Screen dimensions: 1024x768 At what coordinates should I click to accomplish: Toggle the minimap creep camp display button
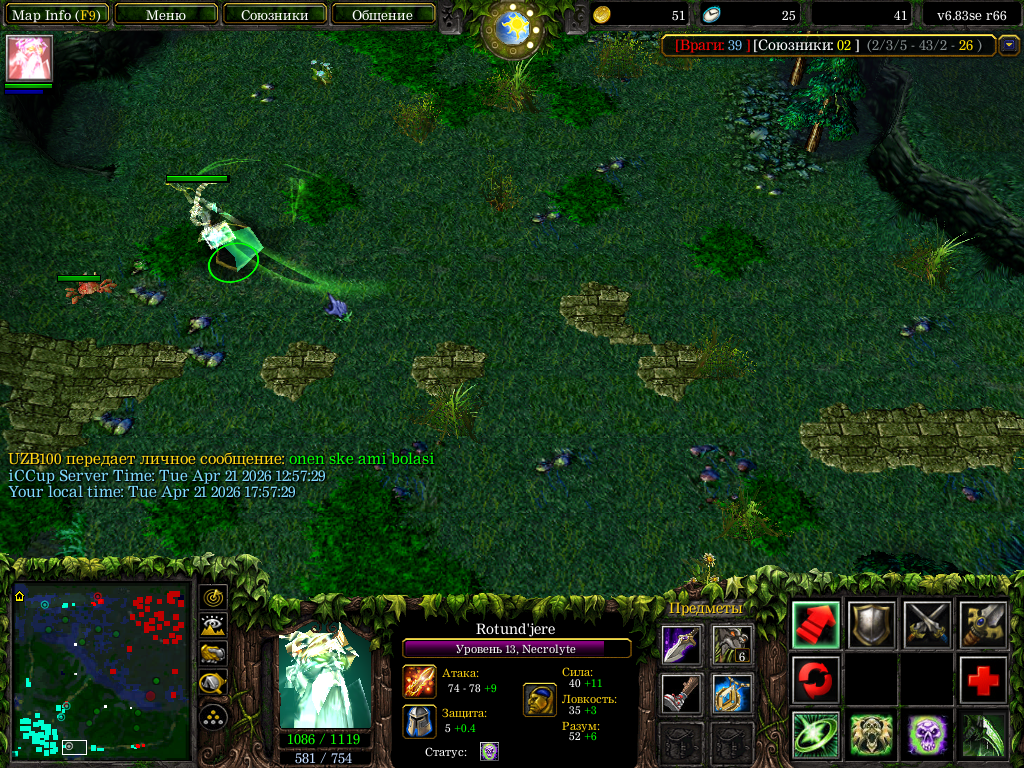click(x=214, y=684)
